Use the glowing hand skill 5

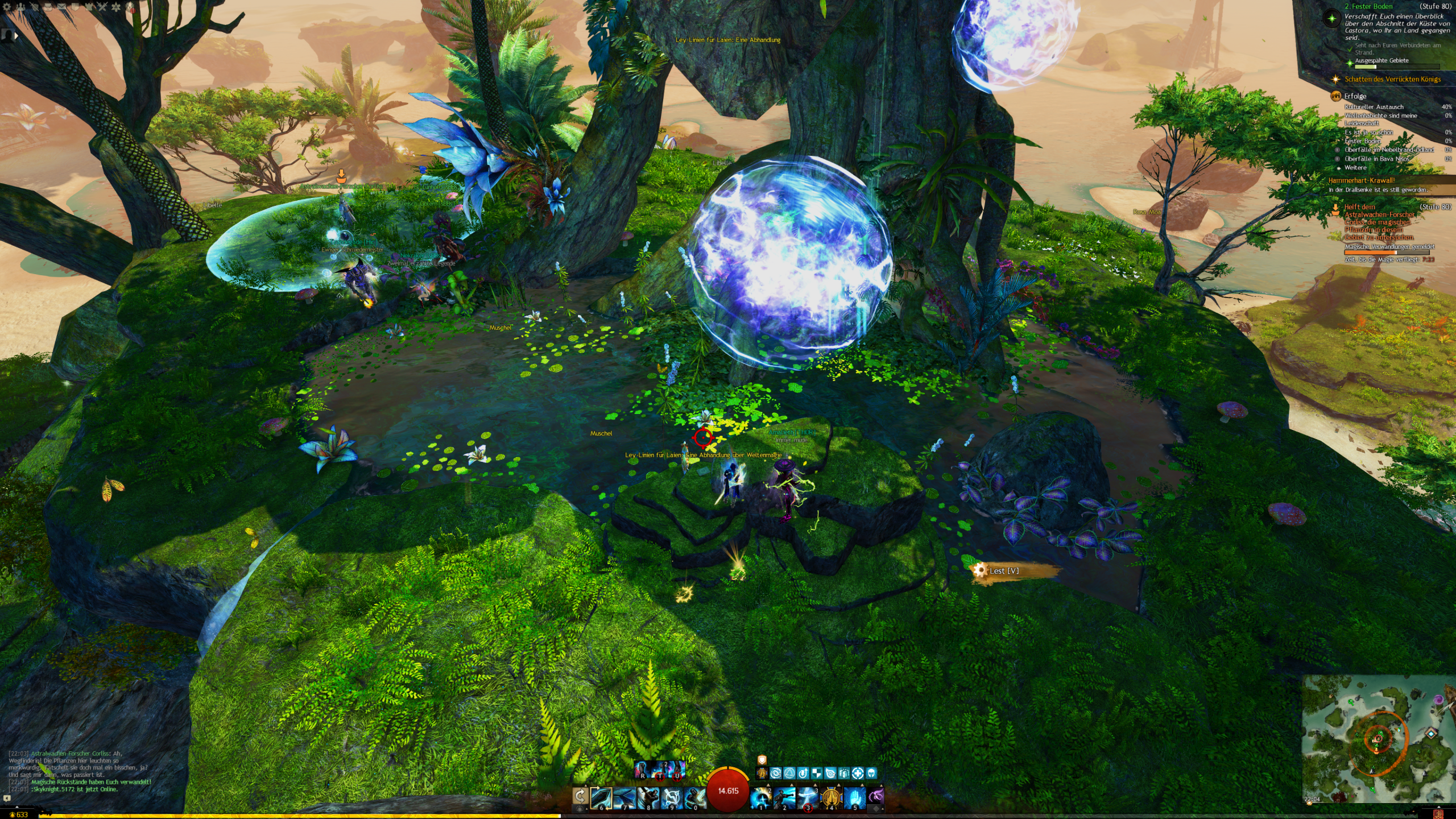point(854,797)
